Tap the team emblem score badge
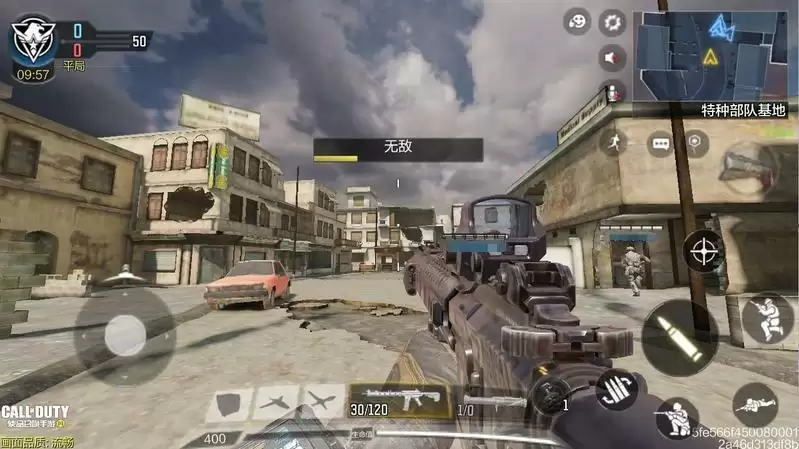Image resolution: width=799 pixels, height=449 pixels. 31,41
